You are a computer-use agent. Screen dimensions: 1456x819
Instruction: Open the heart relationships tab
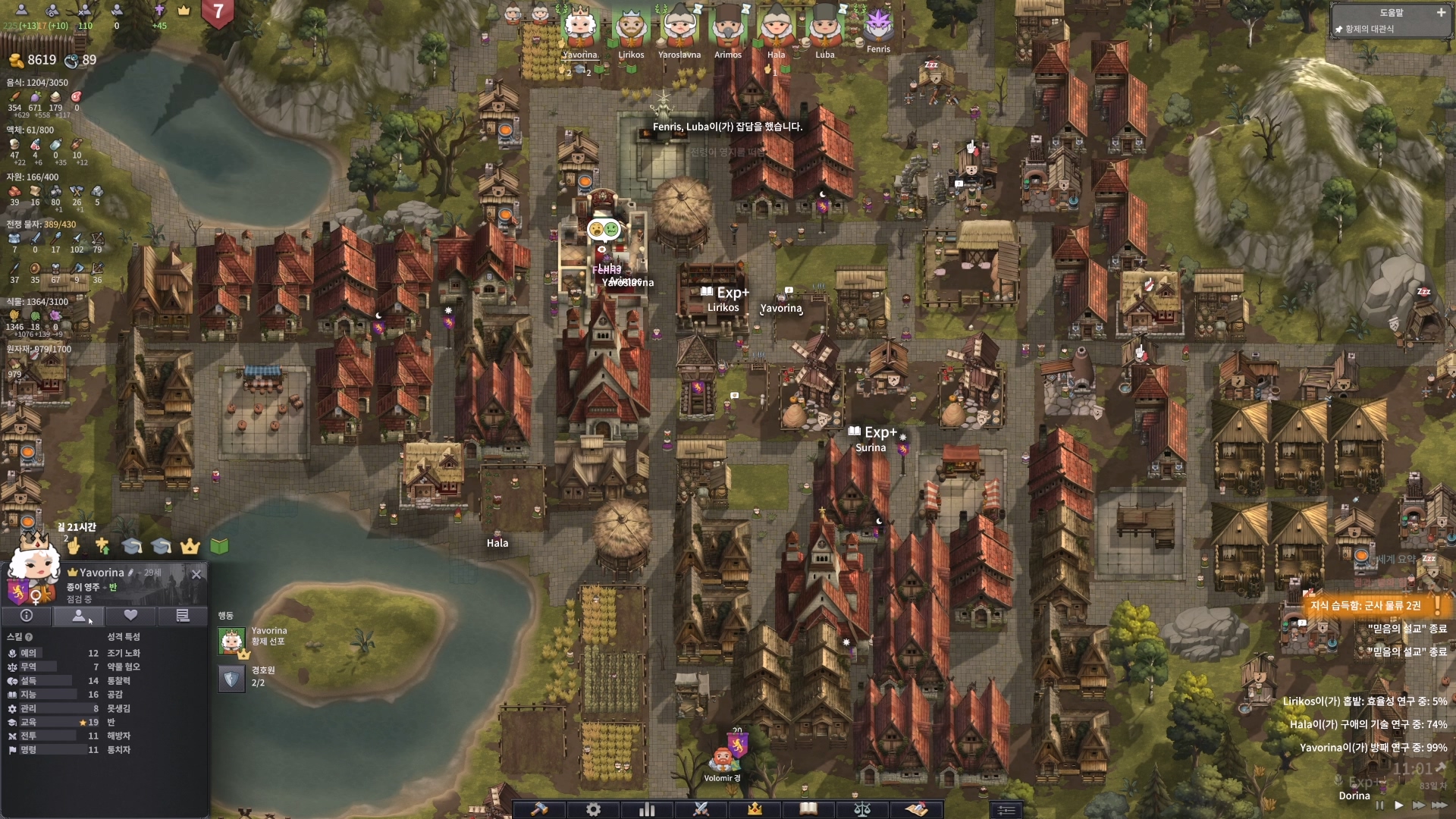130,616
